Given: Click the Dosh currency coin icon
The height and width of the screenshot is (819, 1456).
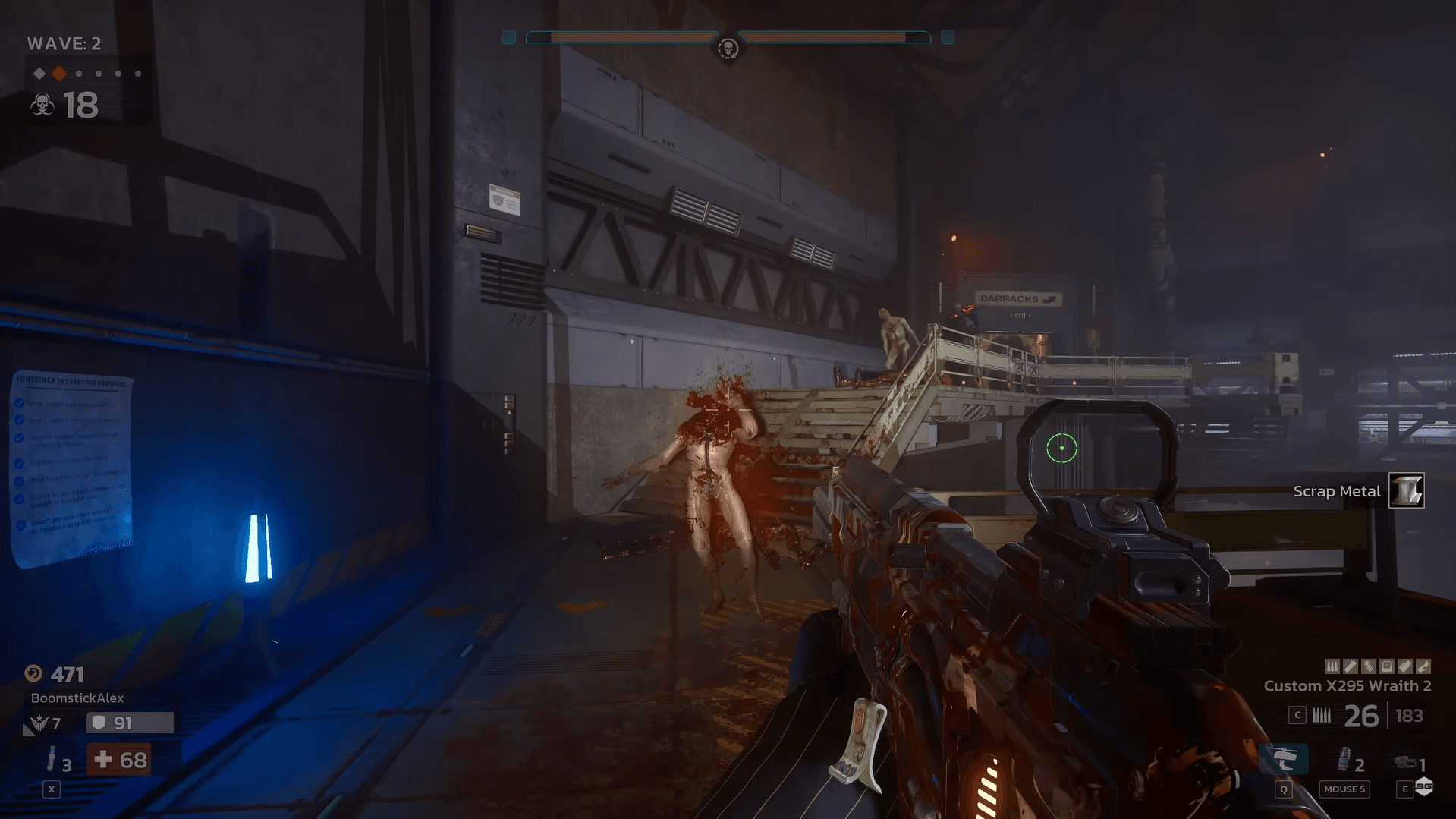Looking at the screenshot, I should tap(33, 674).
